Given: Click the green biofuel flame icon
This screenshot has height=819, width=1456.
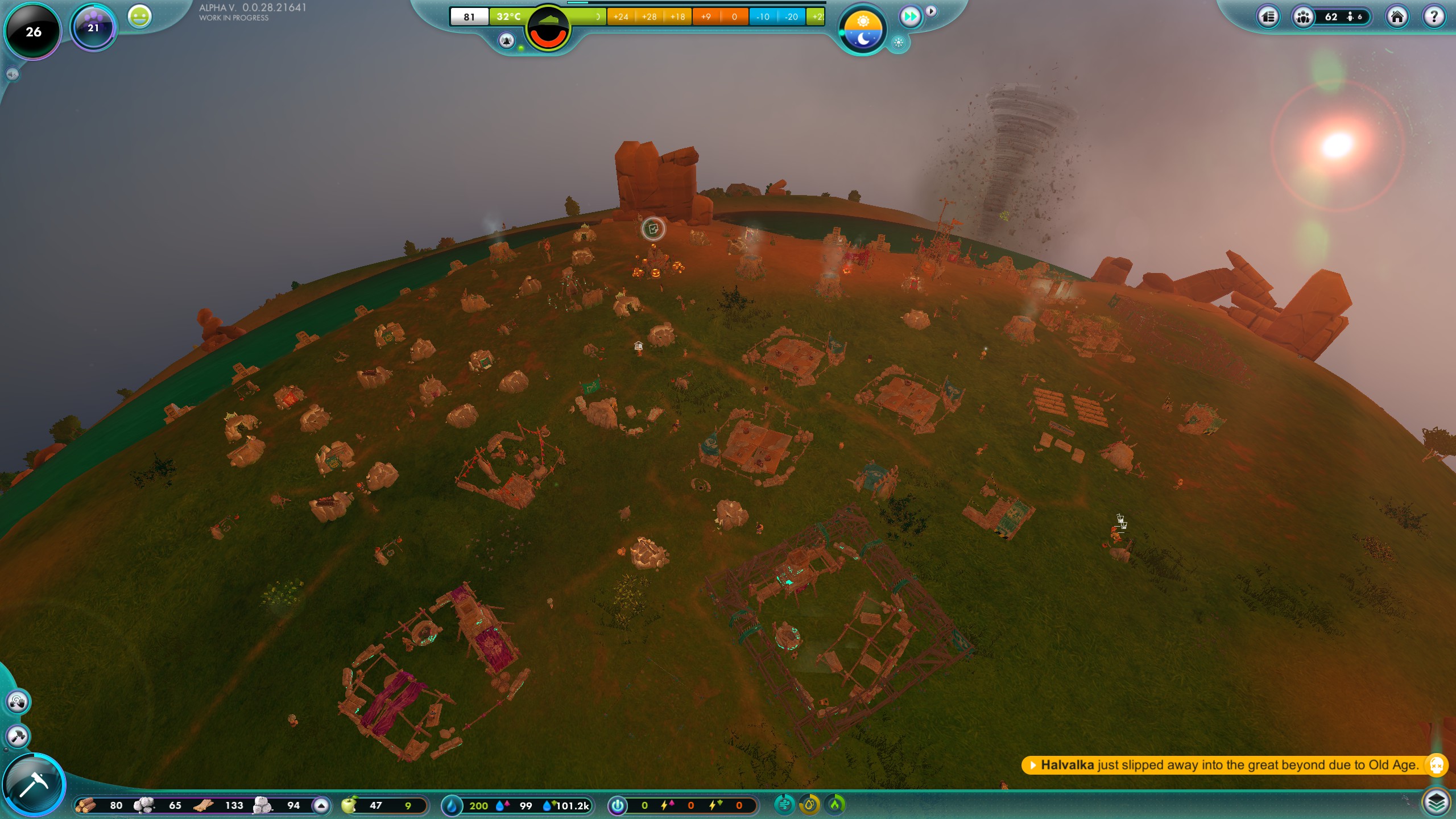Looking at the screenshot, I should click(x=834, y=805).
